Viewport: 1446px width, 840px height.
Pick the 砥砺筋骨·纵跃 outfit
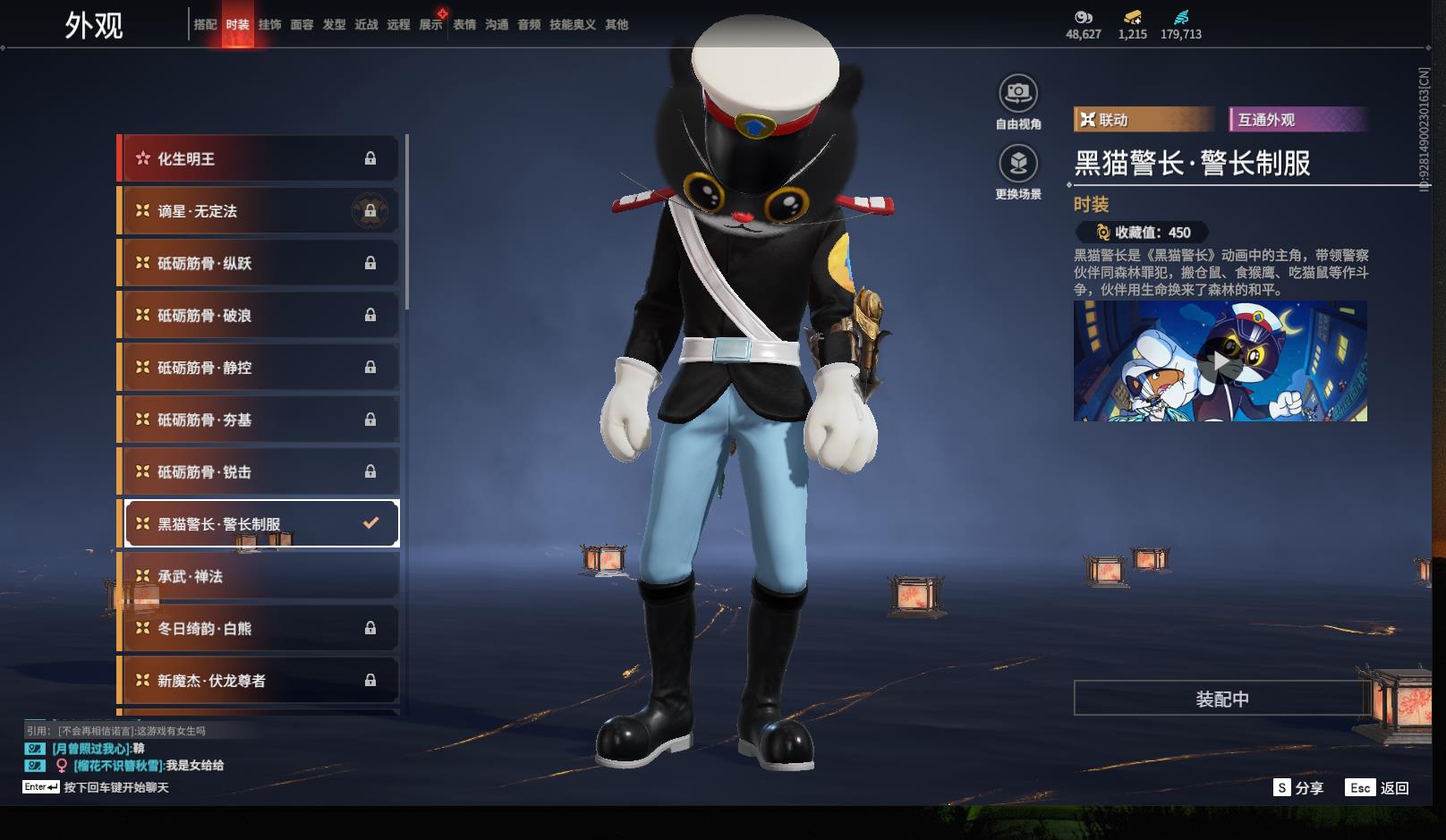[258, 263]
